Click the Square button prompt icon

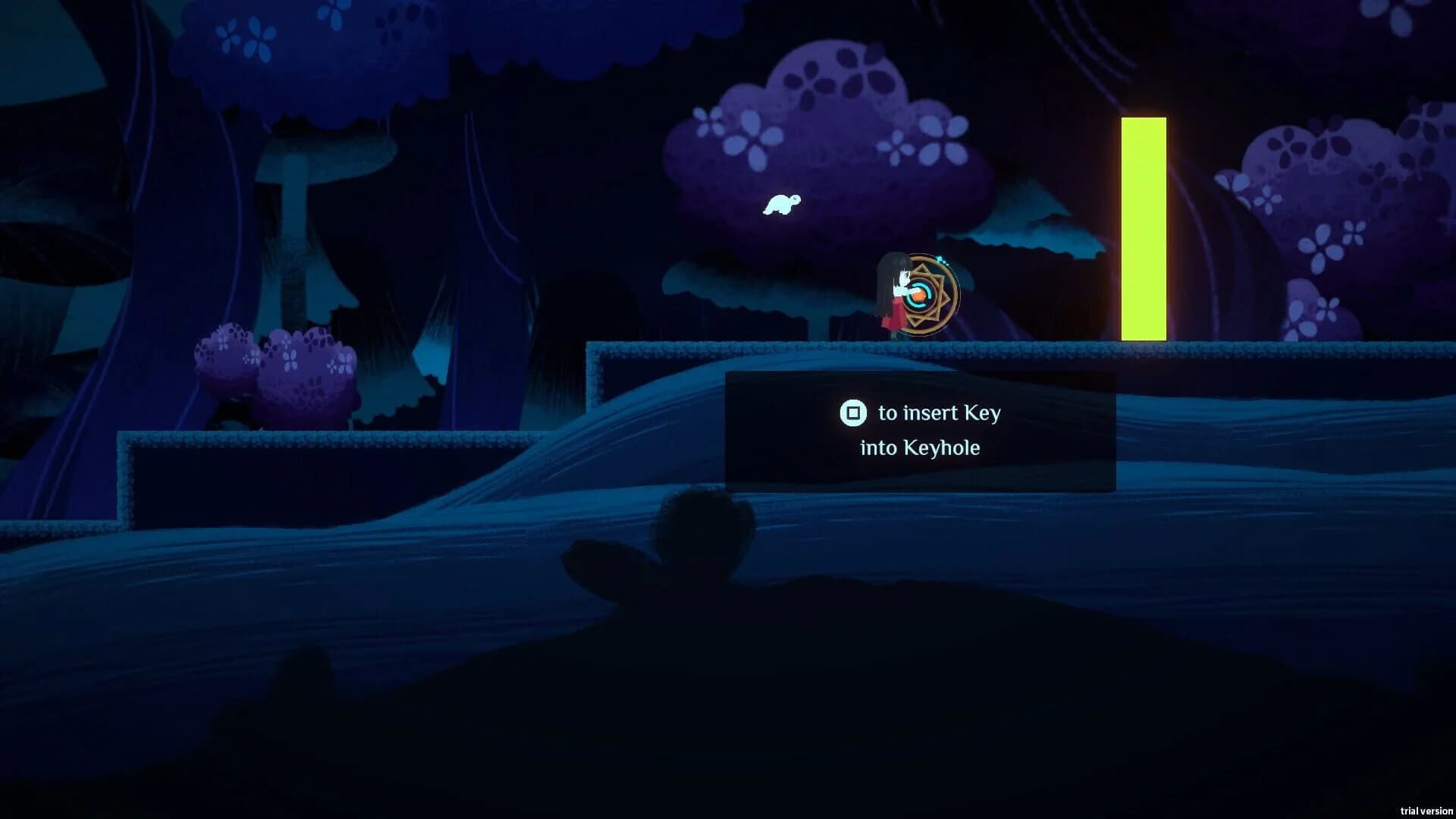(855, 413)
